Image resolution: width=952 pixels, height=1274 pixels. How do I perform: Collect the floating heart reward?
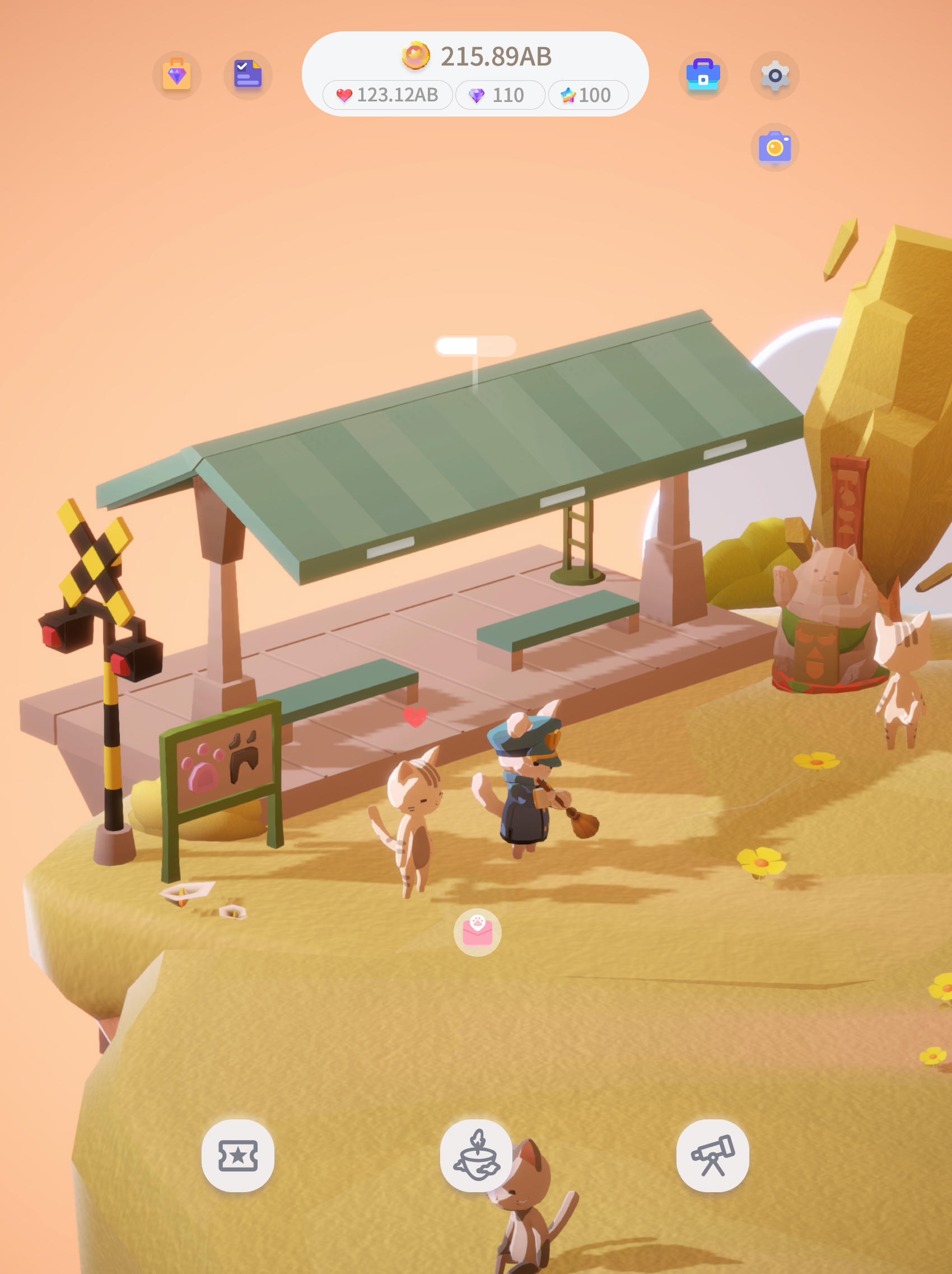pyautogui.click(x=415, y=717)
